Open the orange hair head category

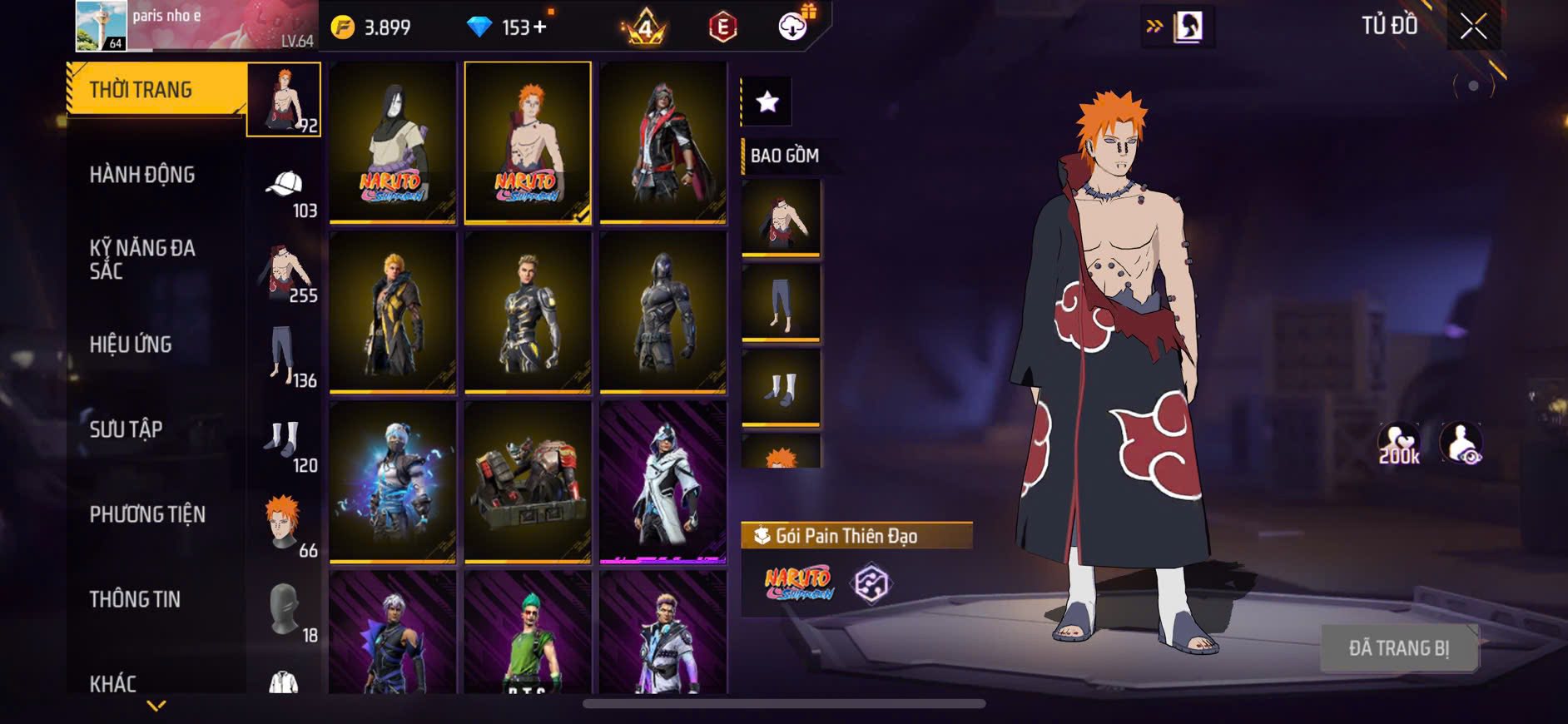pos(285,526)
